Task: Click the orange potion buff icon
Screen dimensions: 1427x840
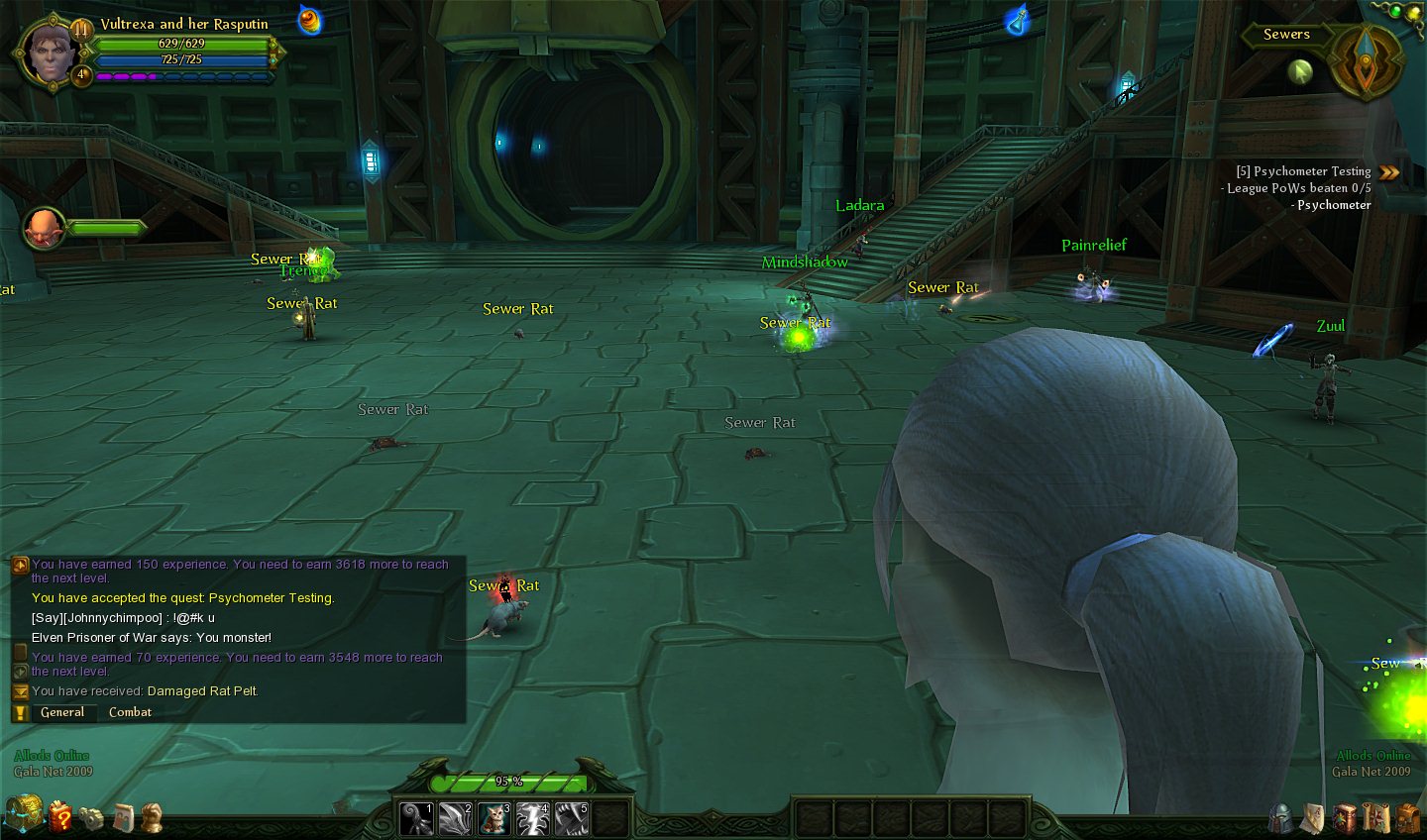Action: click(x=310, y=21)
